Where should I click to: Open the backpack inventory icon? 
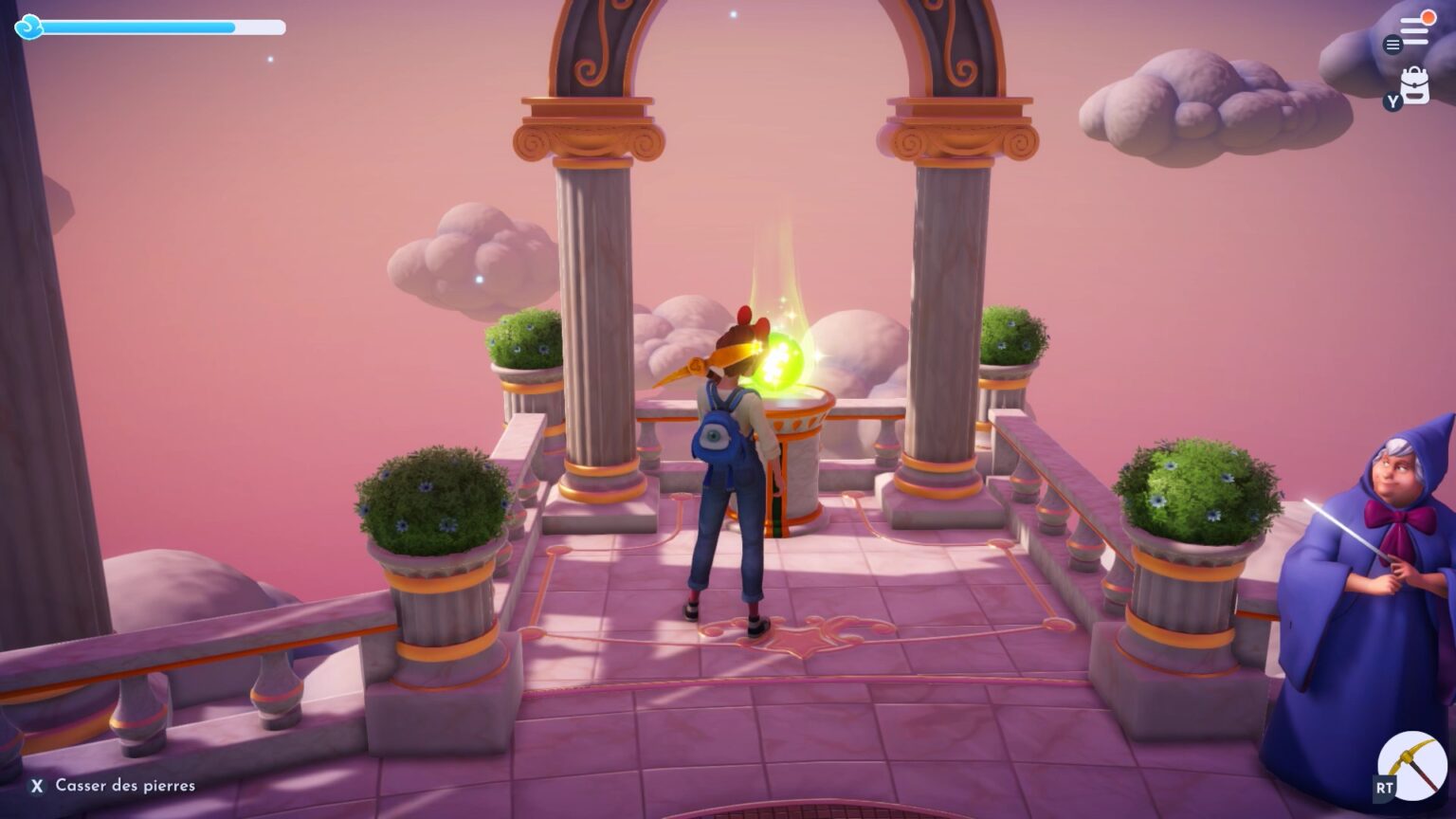(x=1416, y=84)
